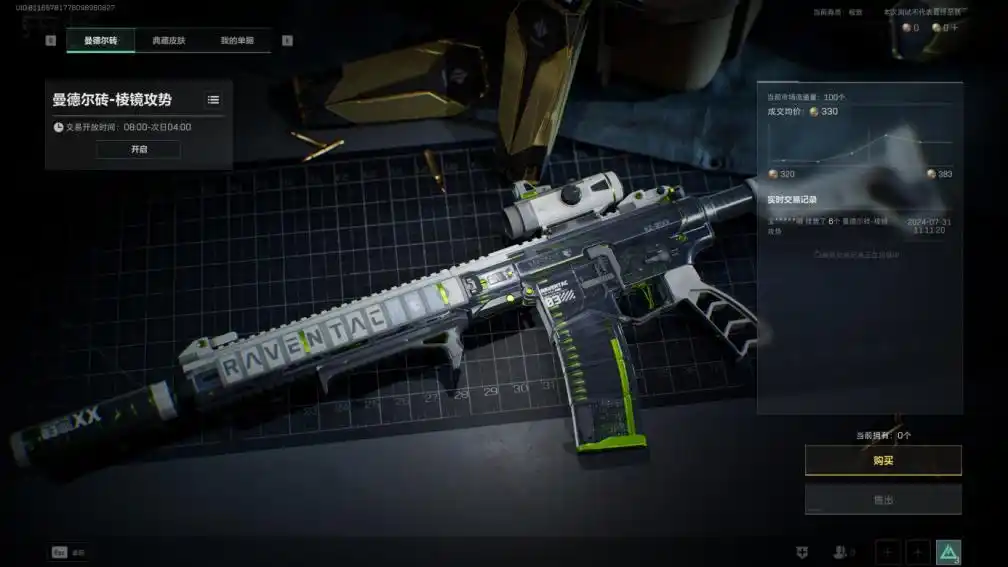Click the 开启 button

click(138, 149)
